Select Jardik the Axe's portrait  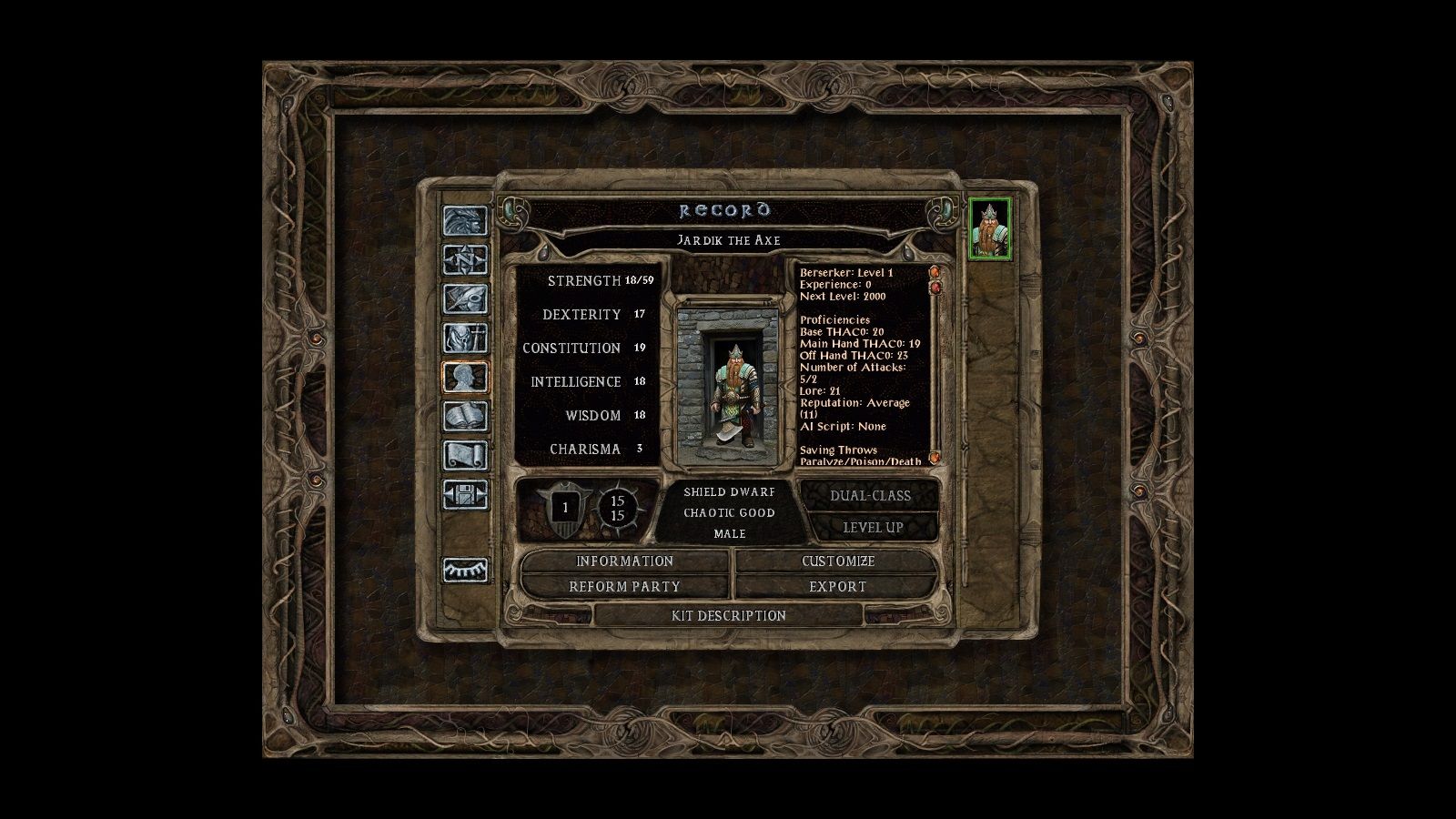coord(988,227)
